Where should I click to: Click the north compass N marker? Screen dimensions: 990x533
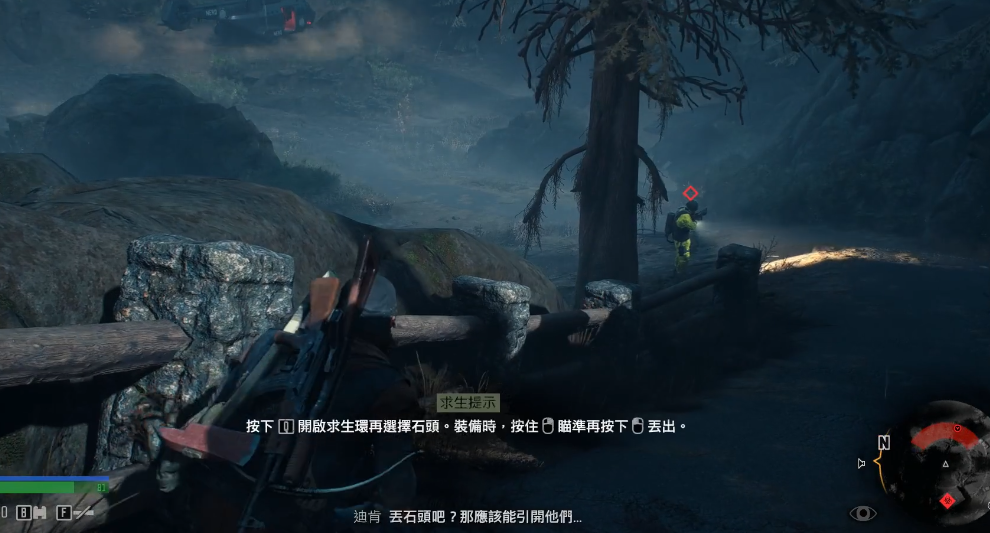click(x=884, y=442)
